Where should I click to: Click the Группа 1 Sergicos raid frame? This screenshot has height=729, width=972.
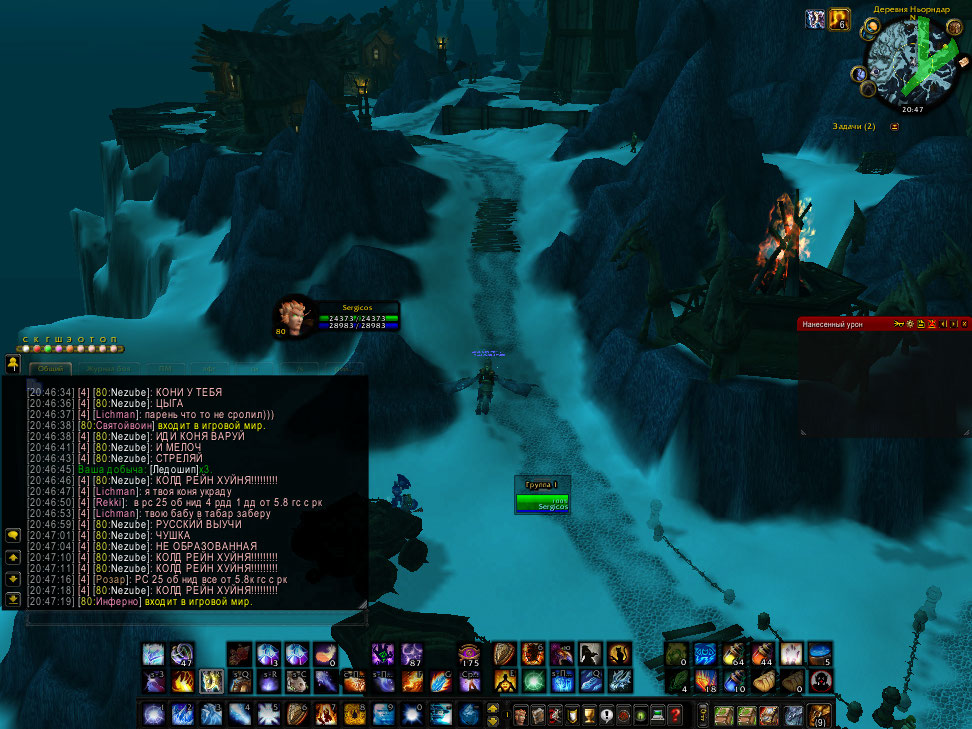543,502
